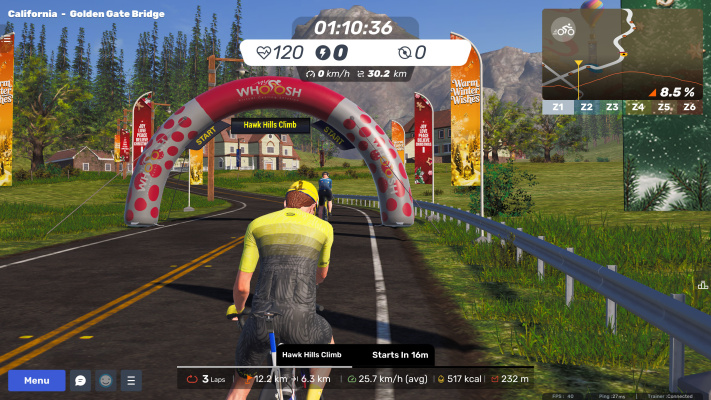The image size is (711, 400).
Task: Select power zone Z2
Action: [586, 106]
